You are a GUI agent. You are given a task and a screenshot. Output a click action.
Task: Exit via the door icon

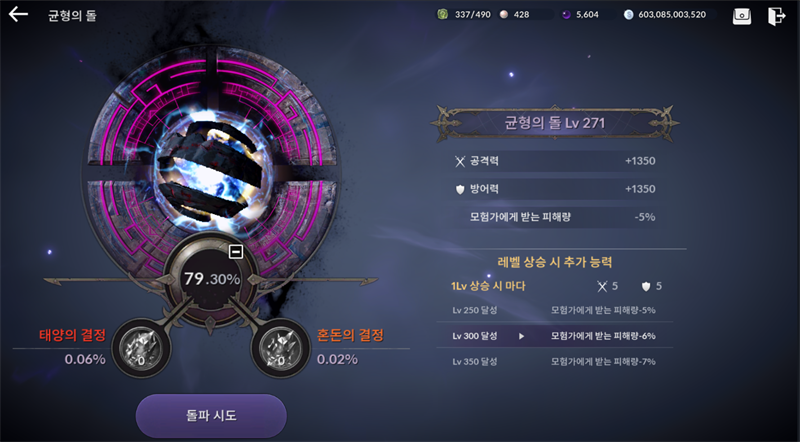click(x=776, y=16)
